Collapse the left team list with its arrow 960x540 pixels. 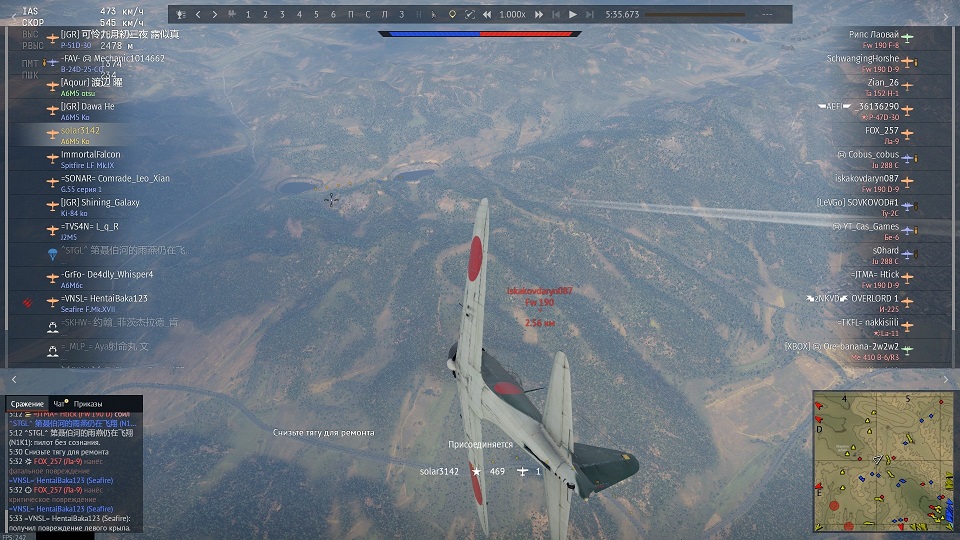(x=13, y=380)
